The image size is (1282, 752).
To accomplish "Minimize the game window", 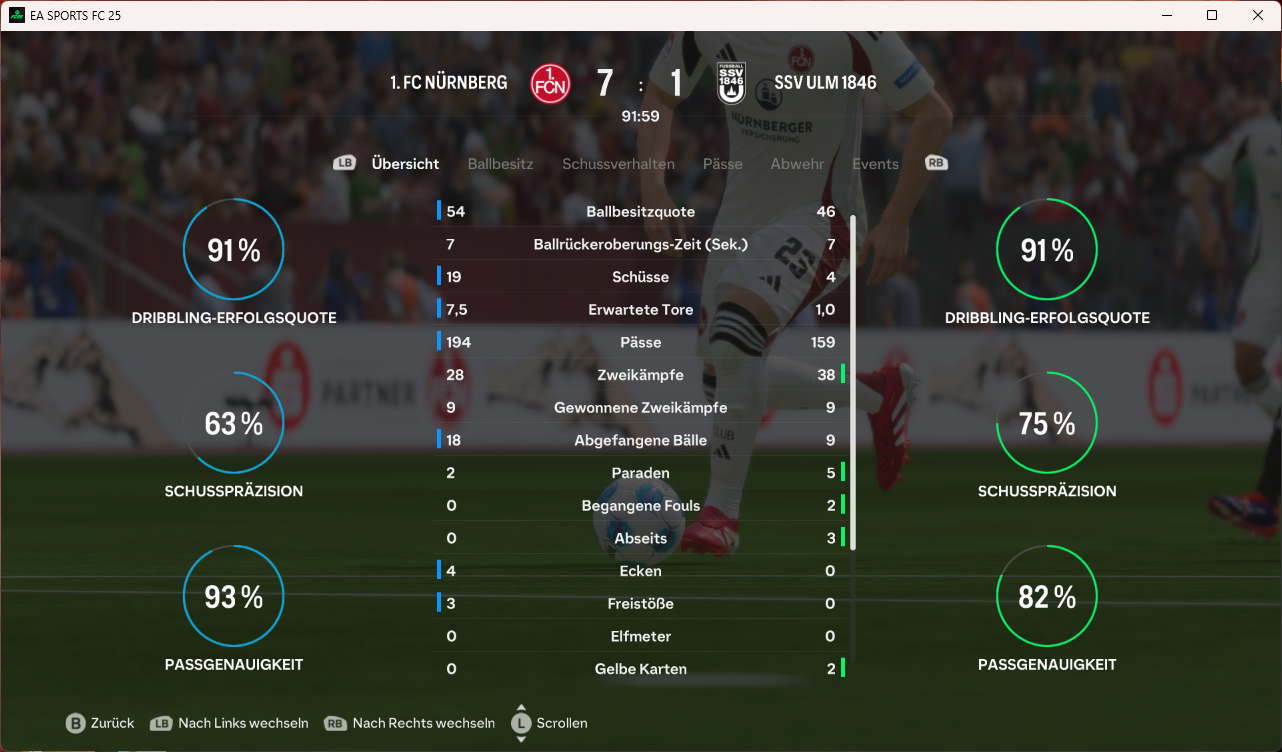I will 1166,15.
